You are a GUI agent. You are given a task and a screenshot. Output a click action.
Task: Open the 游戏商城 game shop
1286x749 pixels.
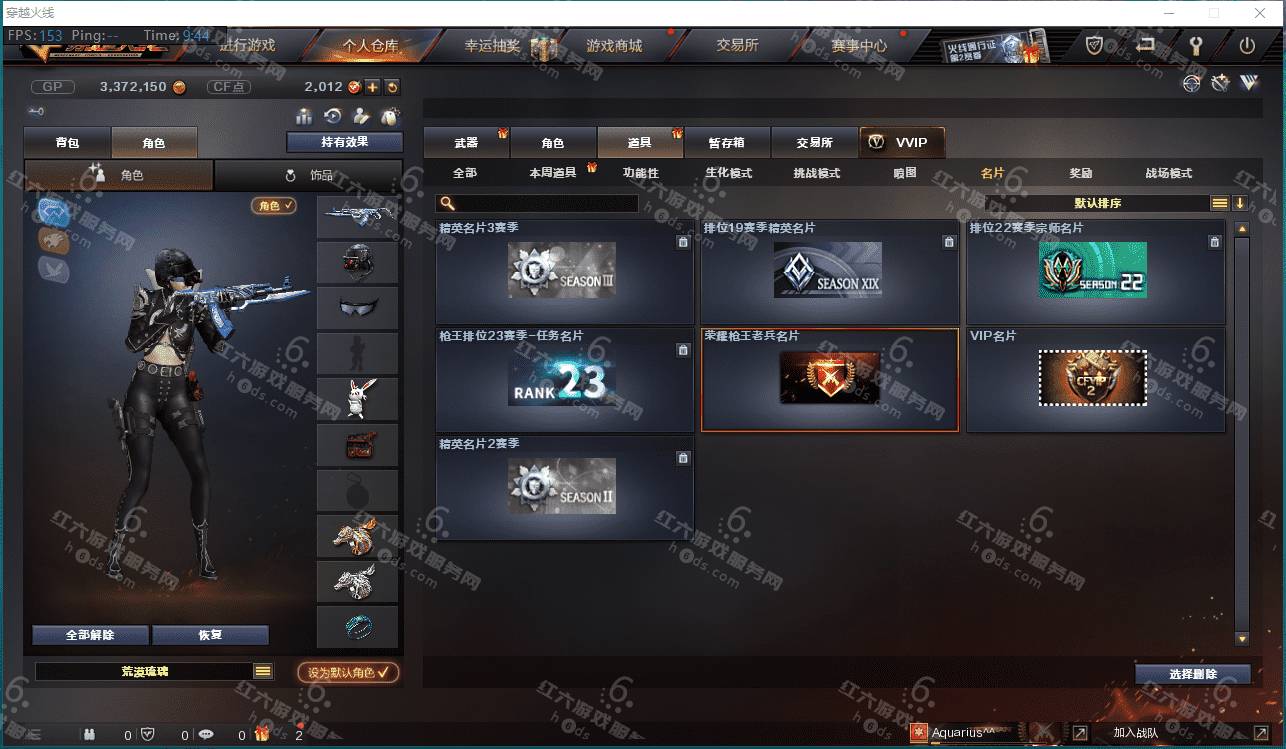(x=614, y=46)
